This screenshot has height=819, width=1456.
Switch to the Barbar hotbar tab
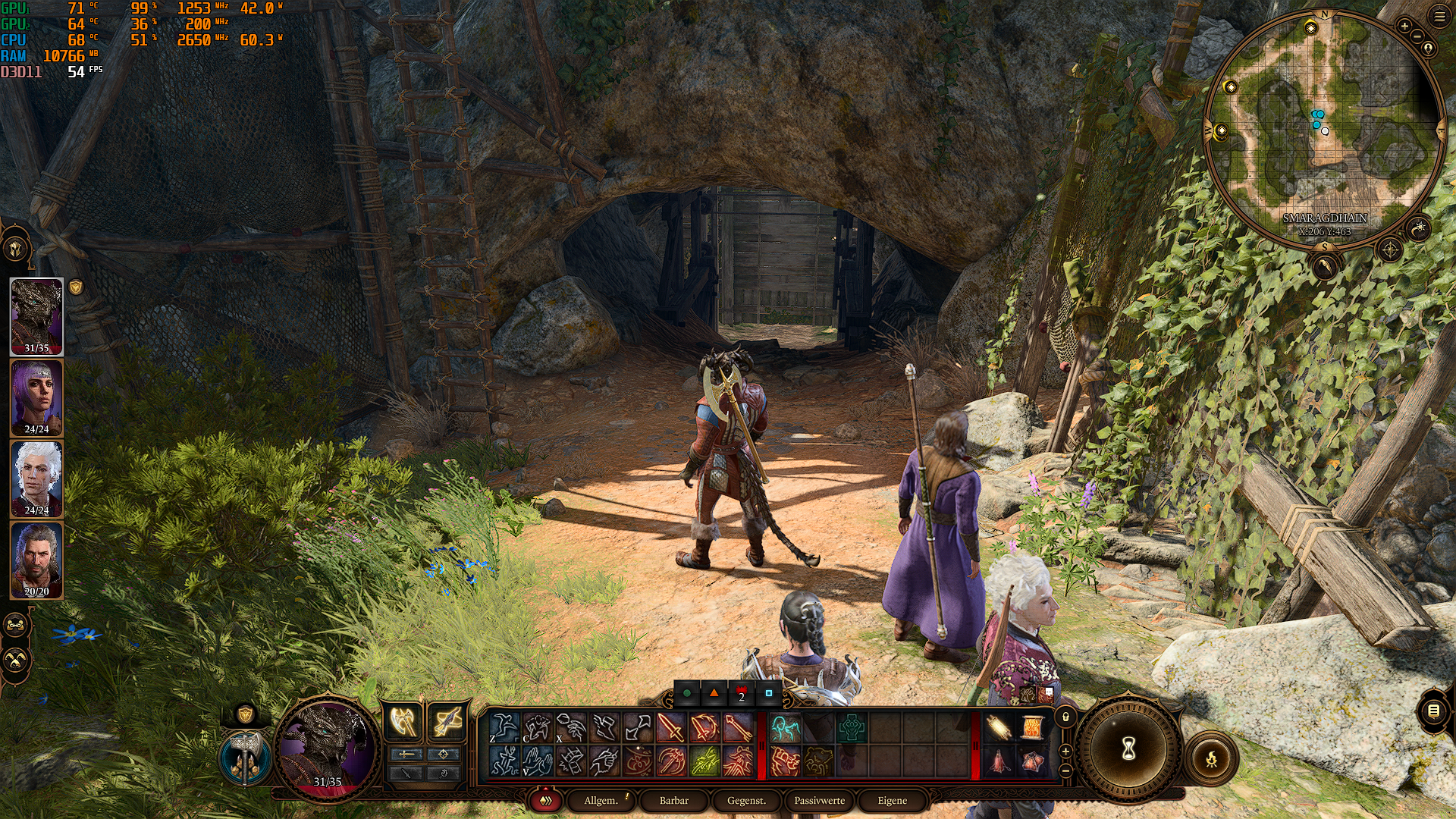(674, 800)
